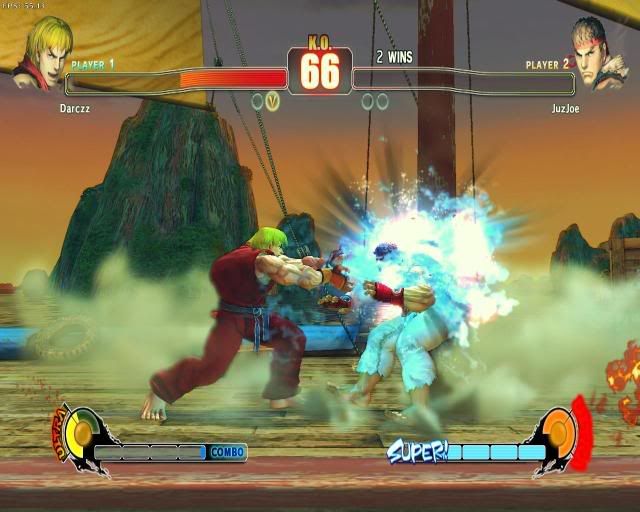
Task: Select the V round-win marker
Action: click(x=273, y=101)
